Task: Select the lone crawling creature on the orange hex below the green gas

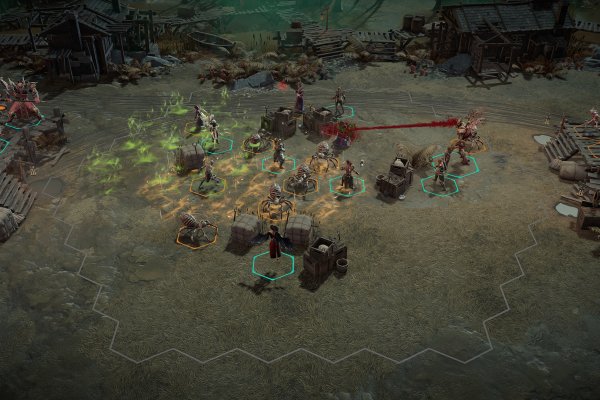Action: pos(195,228)
